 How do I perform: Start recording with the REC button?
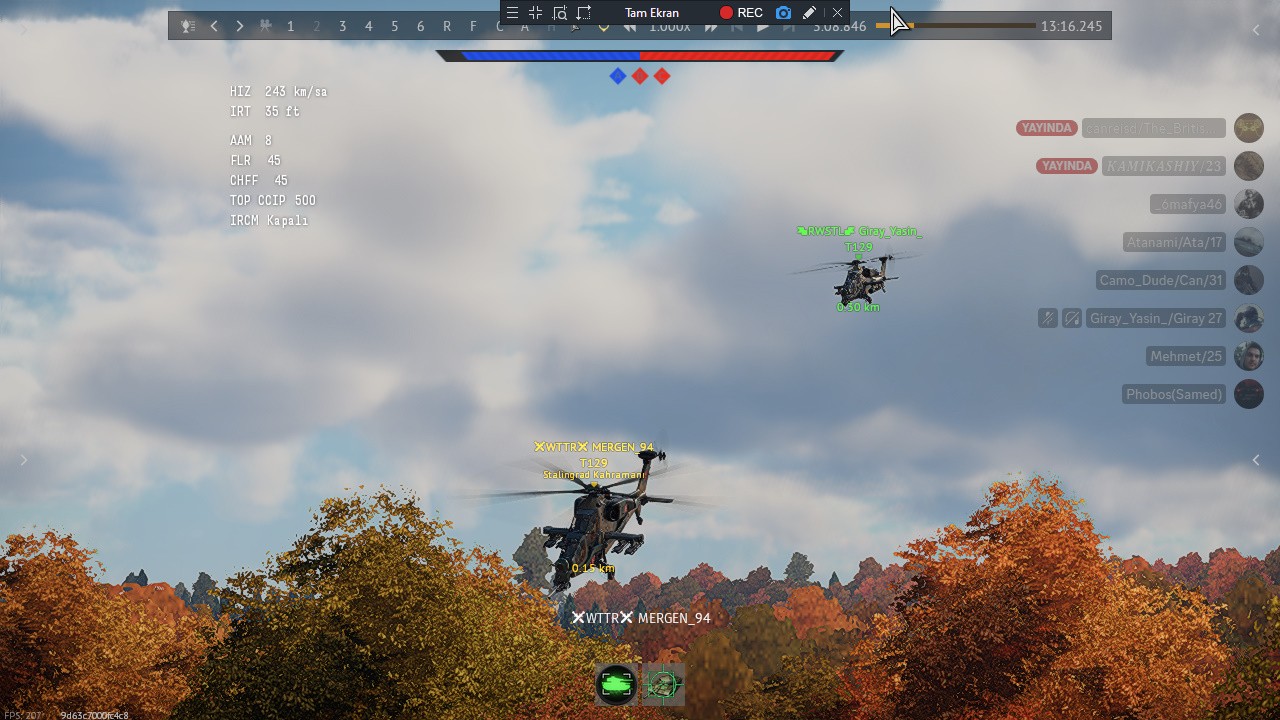(741, 13)
